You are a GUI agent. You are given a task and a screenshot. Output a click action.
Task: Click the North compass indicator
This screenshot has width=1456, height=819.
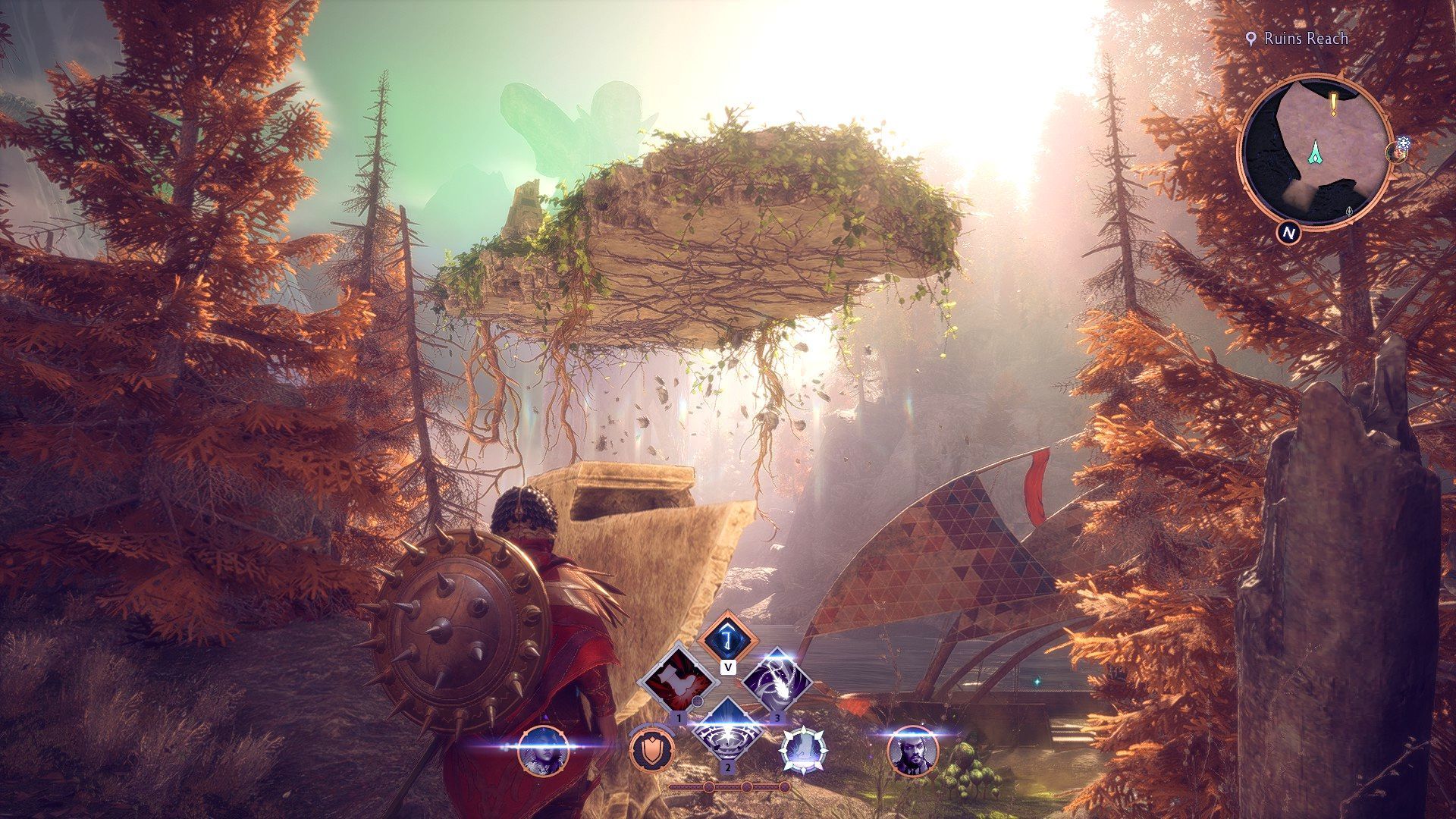(1287, 233)
